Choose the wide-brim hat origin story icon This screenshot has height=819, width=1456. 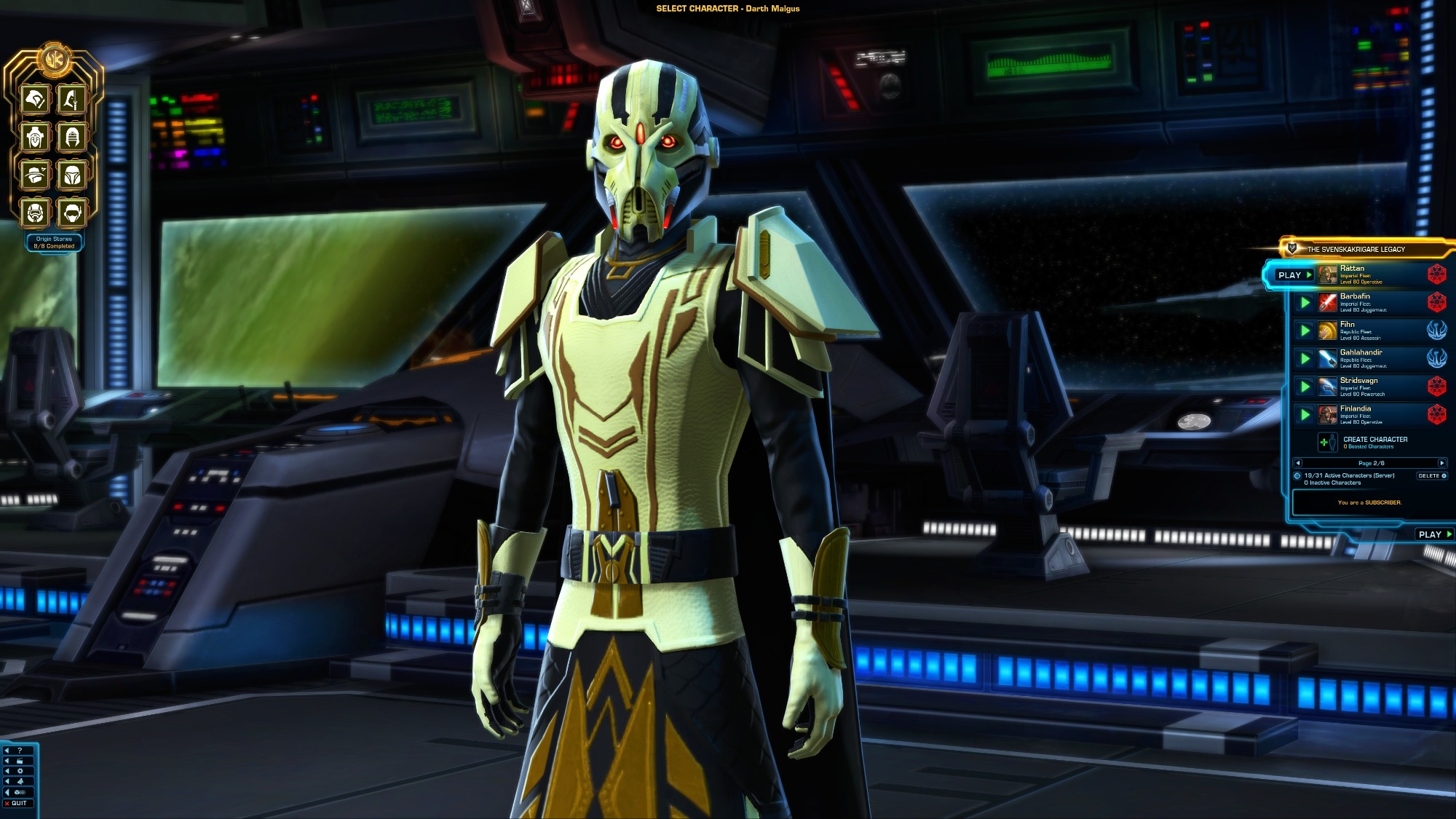click(35, 175)
